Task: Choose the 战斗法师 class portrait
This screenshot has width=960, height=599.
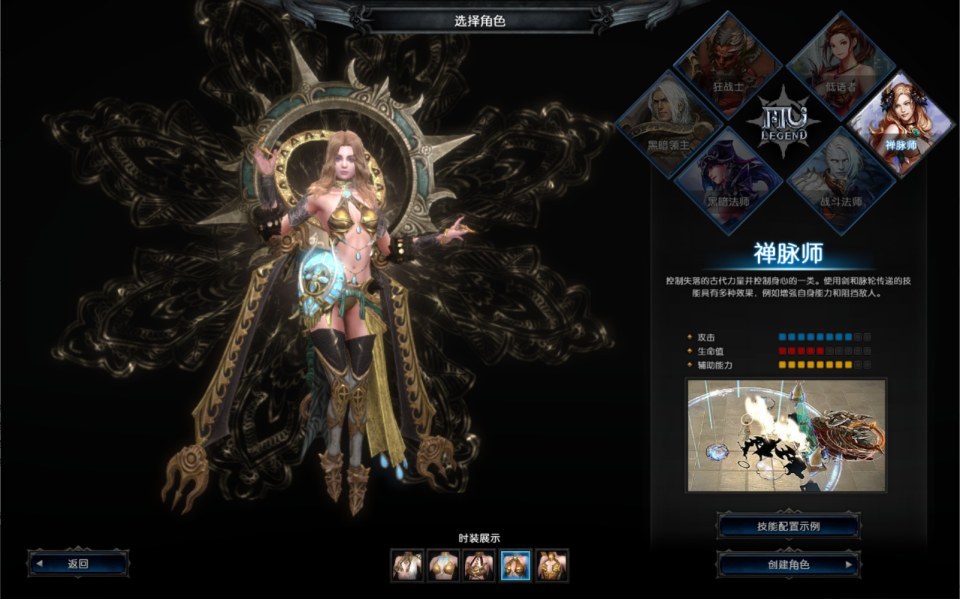Action: tap(842, 176)
